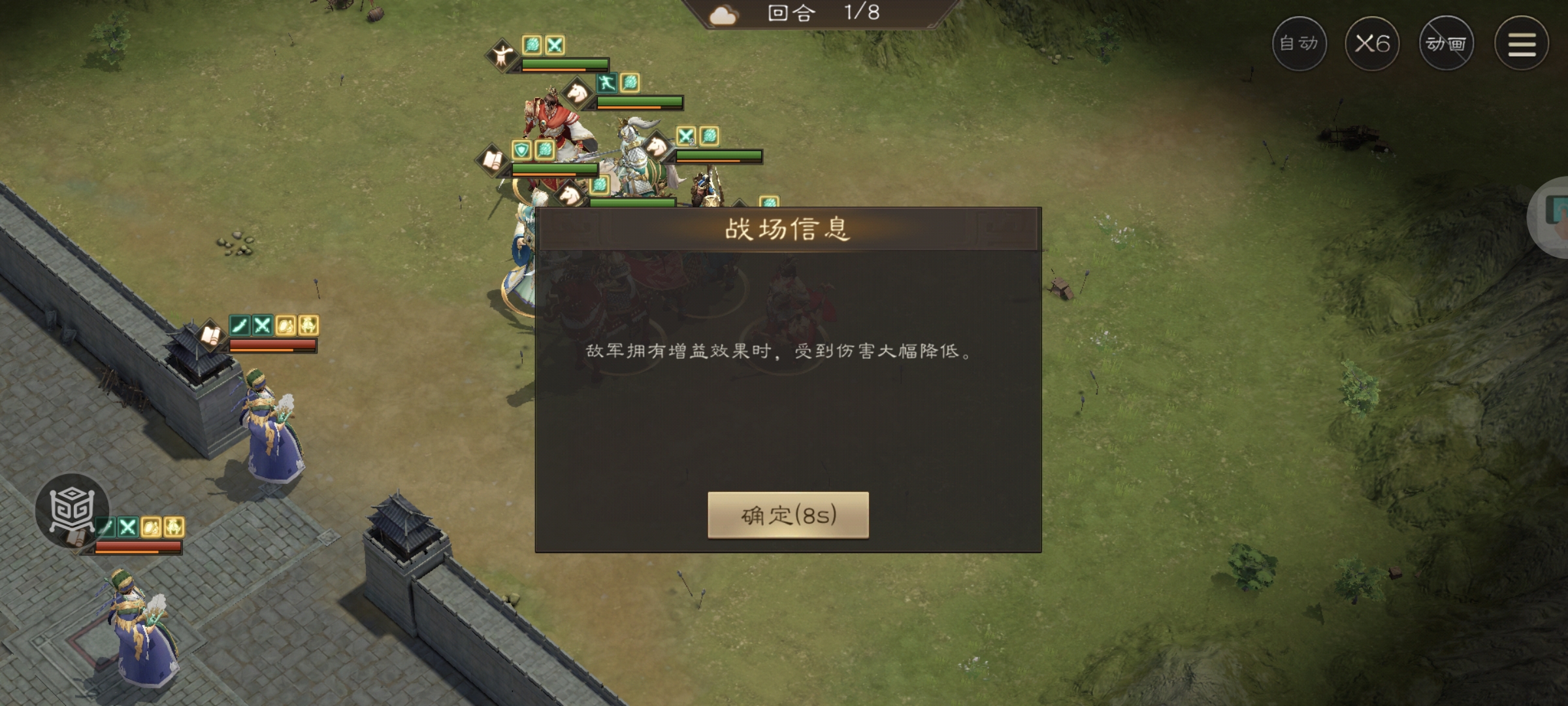
Task: Toggle the golden armor buff icon on the drum unit
Action: 173,528
